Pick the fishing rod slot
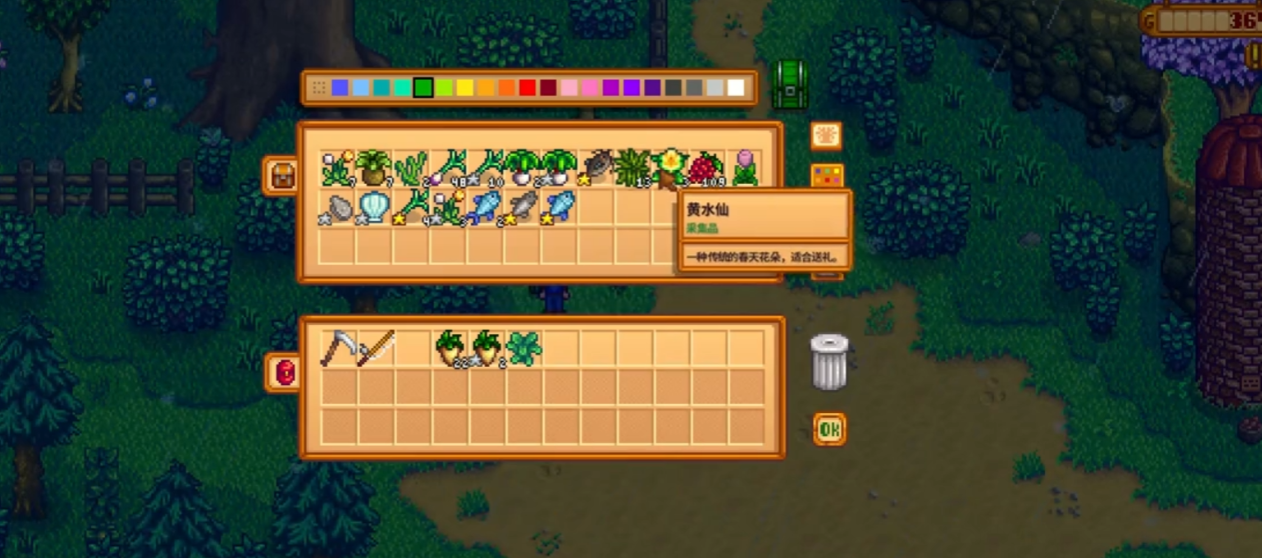The height and width of the screenshot is (558, 1262). tap(376, 348)
